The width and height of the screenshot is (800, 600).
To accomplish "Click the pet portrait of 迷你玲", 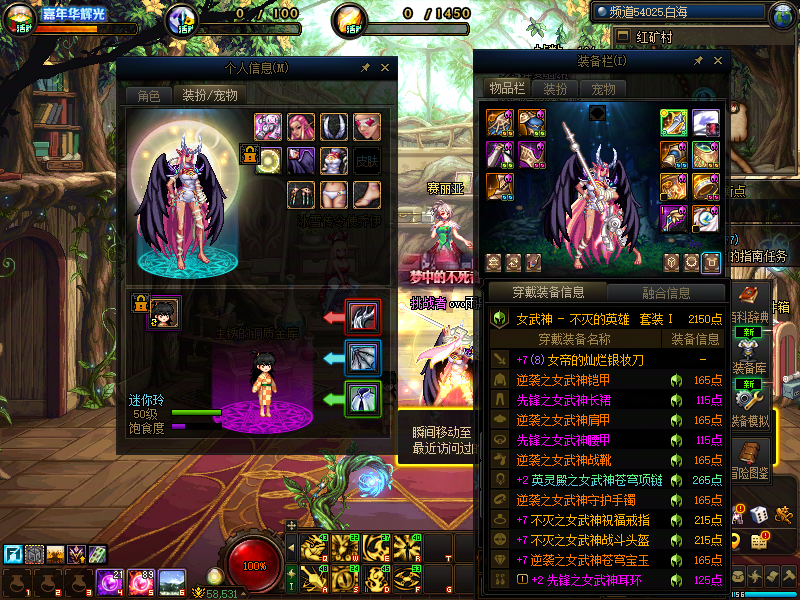I will coord(165,312).
